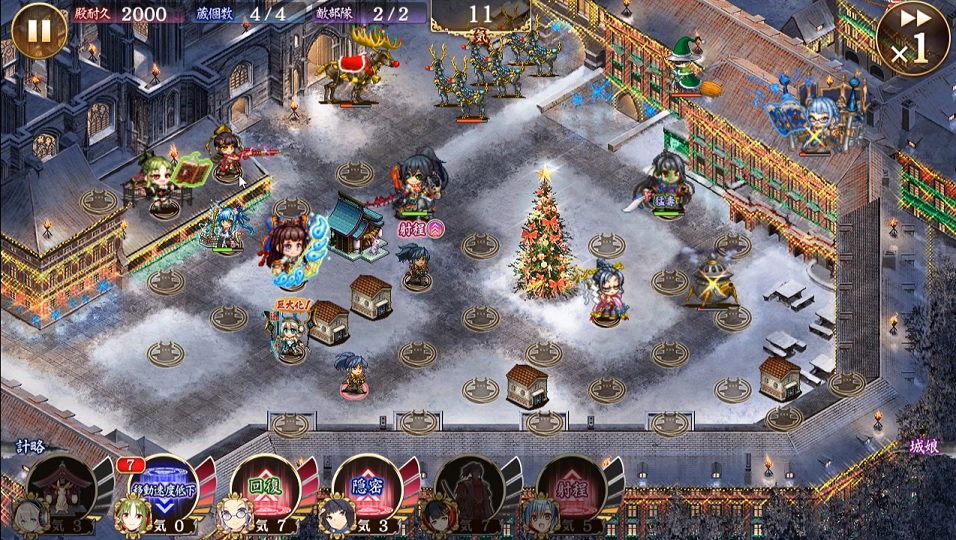Pause the battle
956x540 pixels.
38,32
